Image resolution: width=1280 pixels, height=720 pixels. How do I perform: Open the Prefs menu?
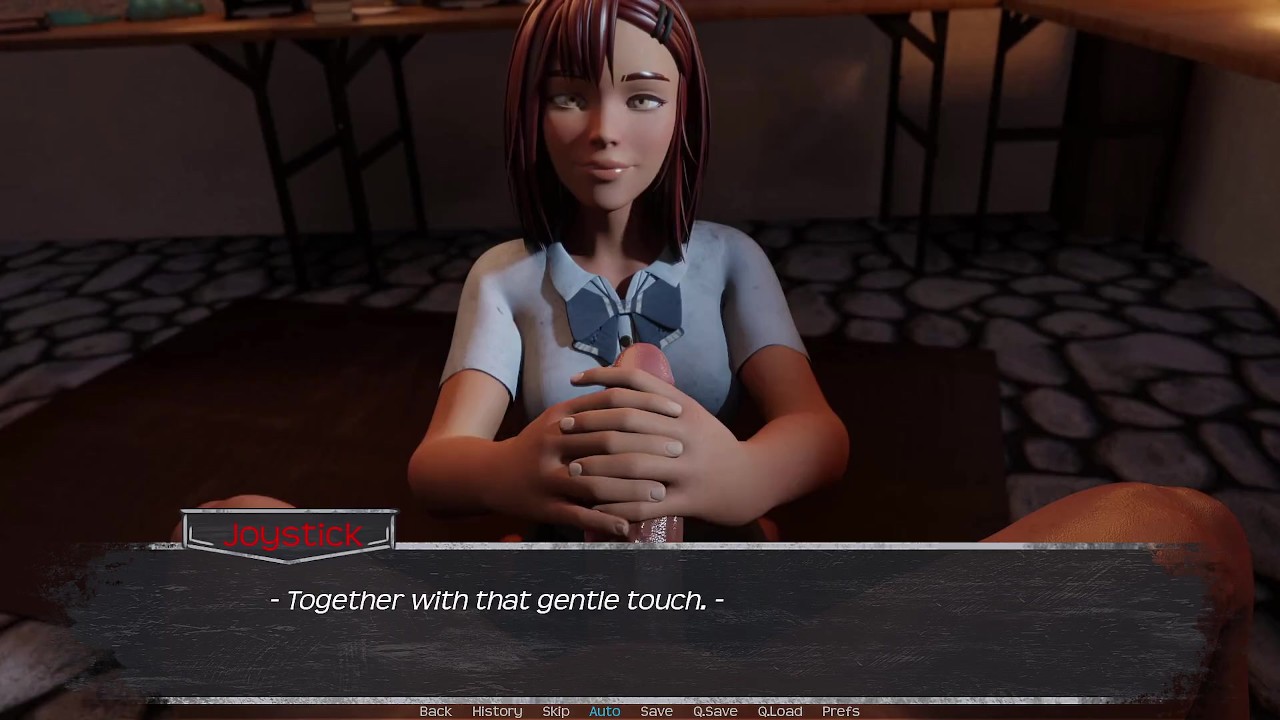(841, 711)
